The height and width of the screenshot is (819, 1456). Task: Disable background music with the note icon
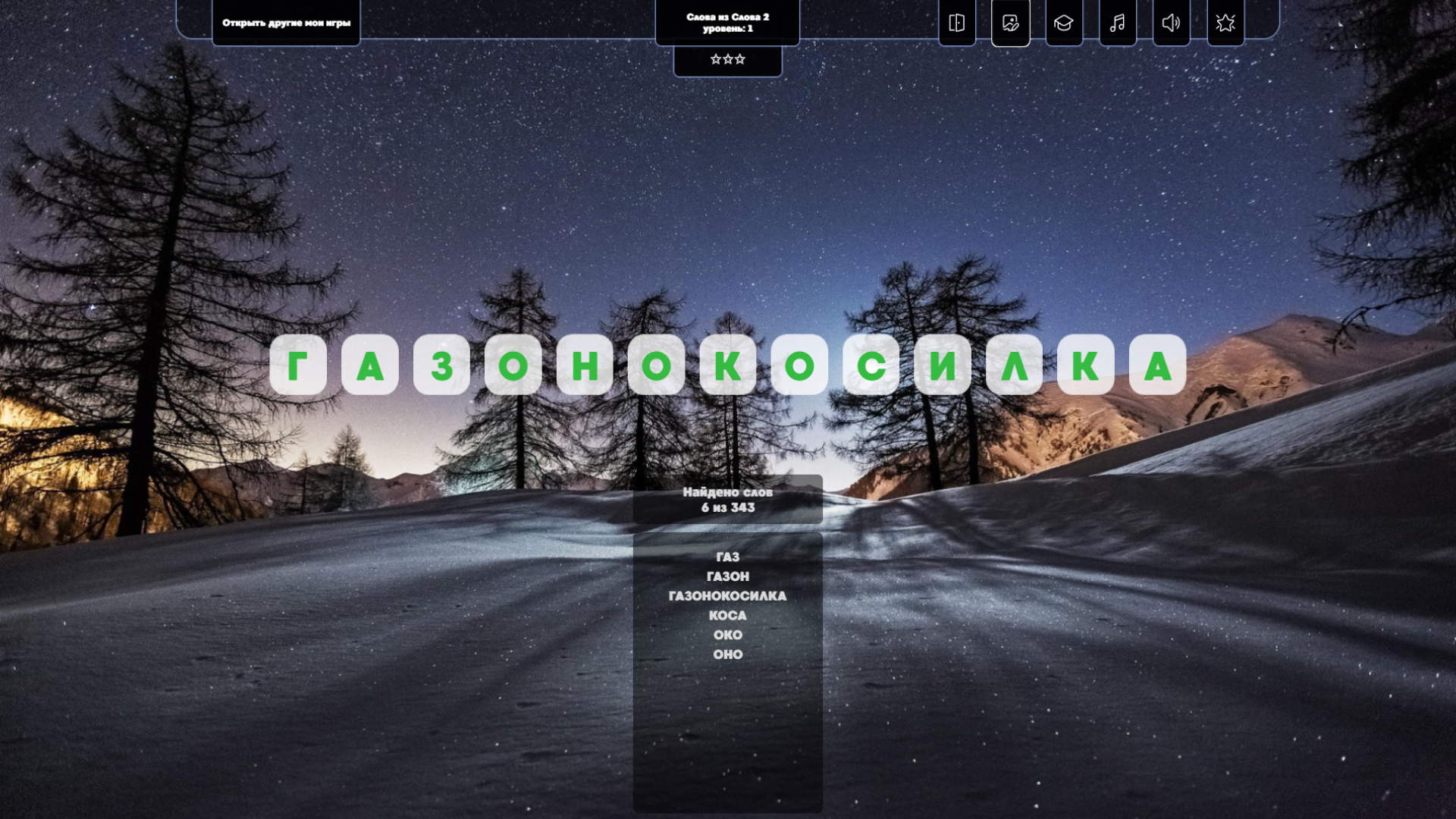(x=1117, y=23)
